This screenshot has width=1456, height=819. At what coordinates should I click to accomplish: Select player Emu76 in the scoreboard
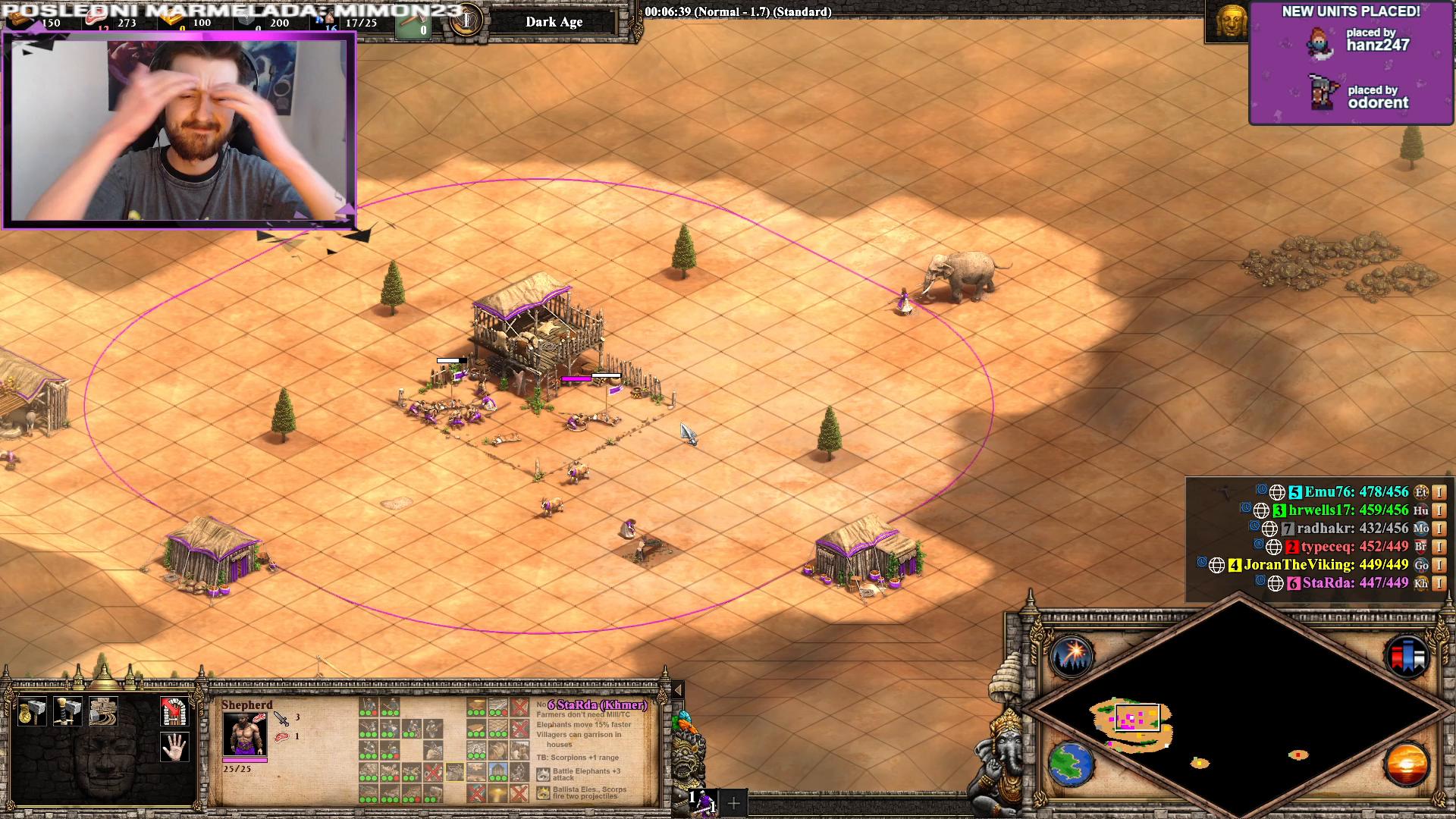coord(1356,492)
